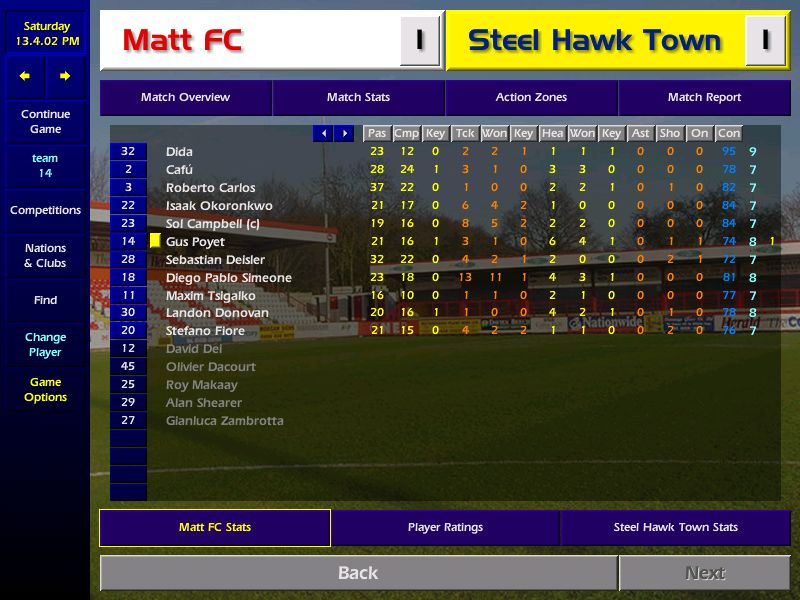Select Change Player in sidebar
The width and height of the screenshot is (800, 600).
point(45,344)
